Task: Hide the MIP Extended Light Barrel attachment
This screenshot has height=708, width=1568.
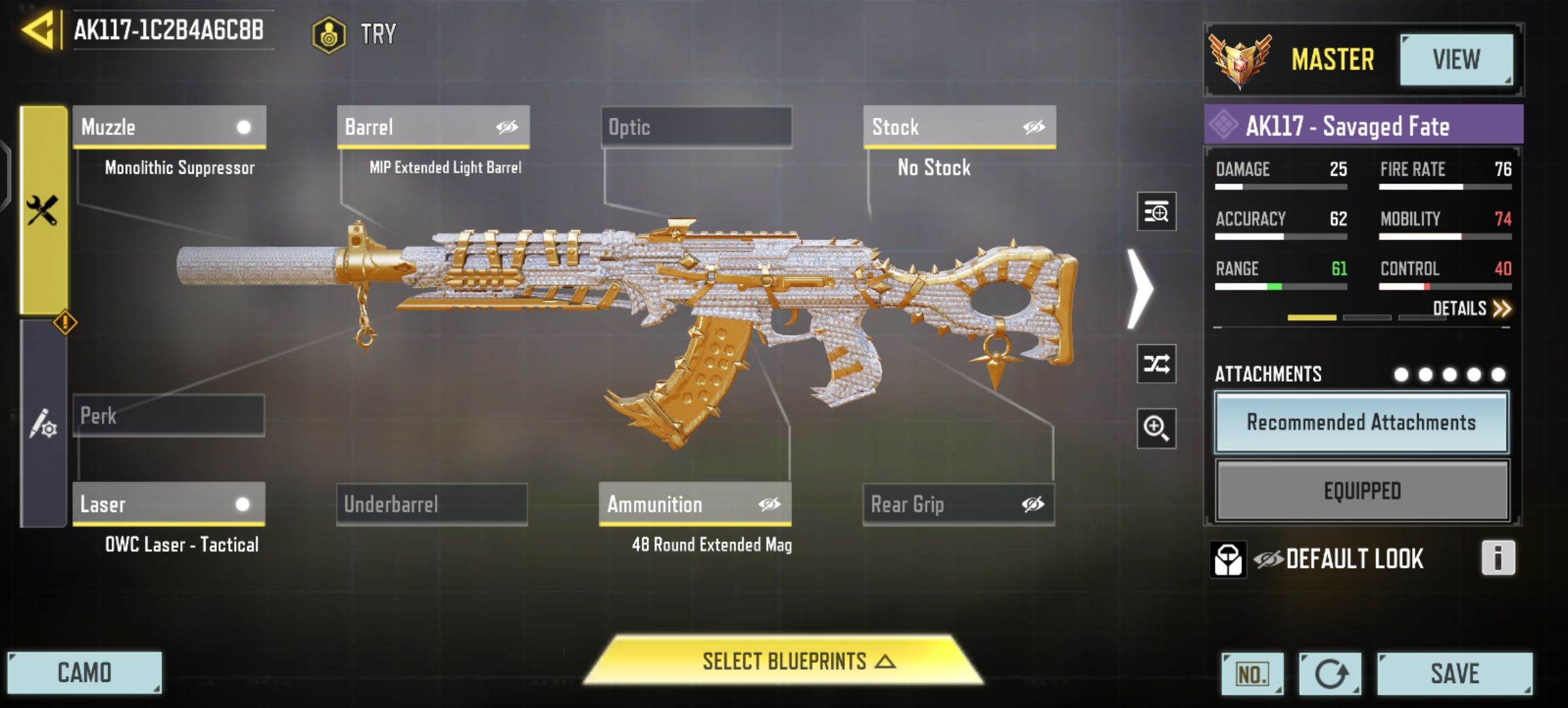Action: pyautogui.click(x=509, y=127)
